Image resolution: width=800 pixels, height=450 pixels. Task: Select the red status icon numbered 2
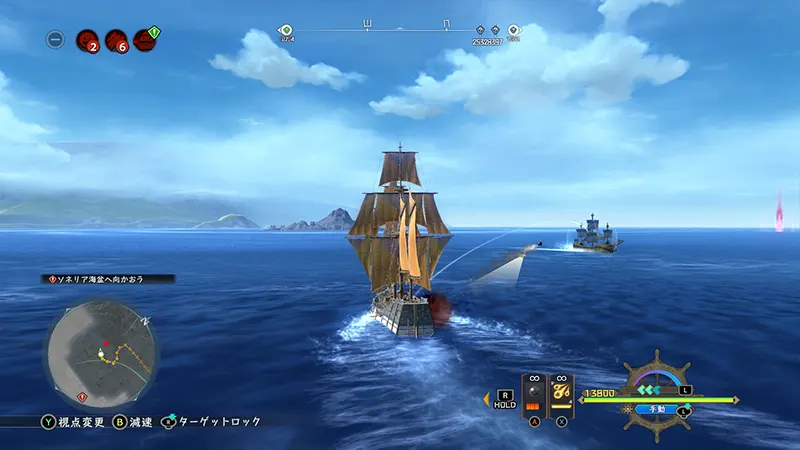point(87,41)
